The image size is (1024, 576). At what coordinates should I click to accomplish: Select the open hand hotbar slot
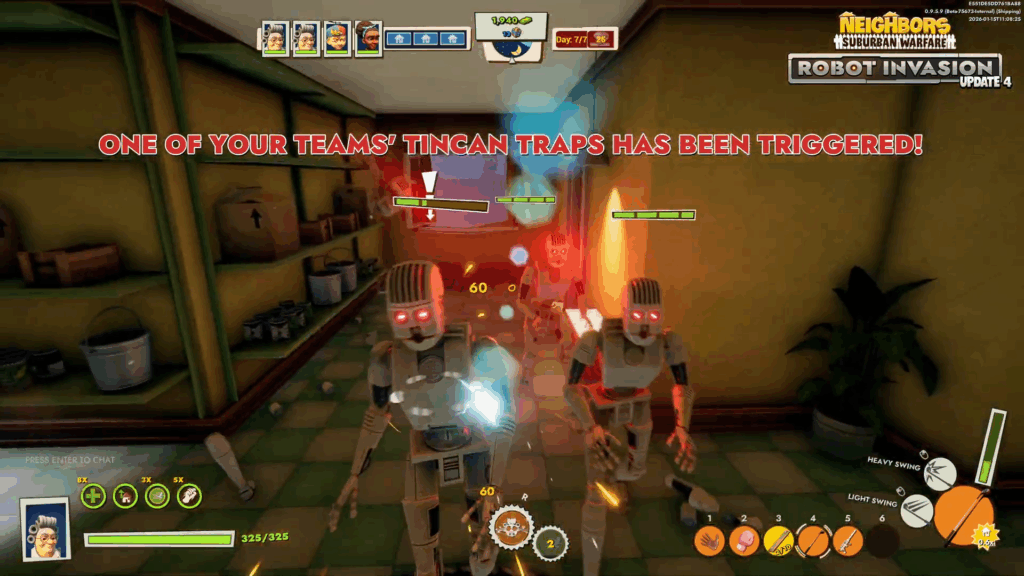(x=711, y=541)
